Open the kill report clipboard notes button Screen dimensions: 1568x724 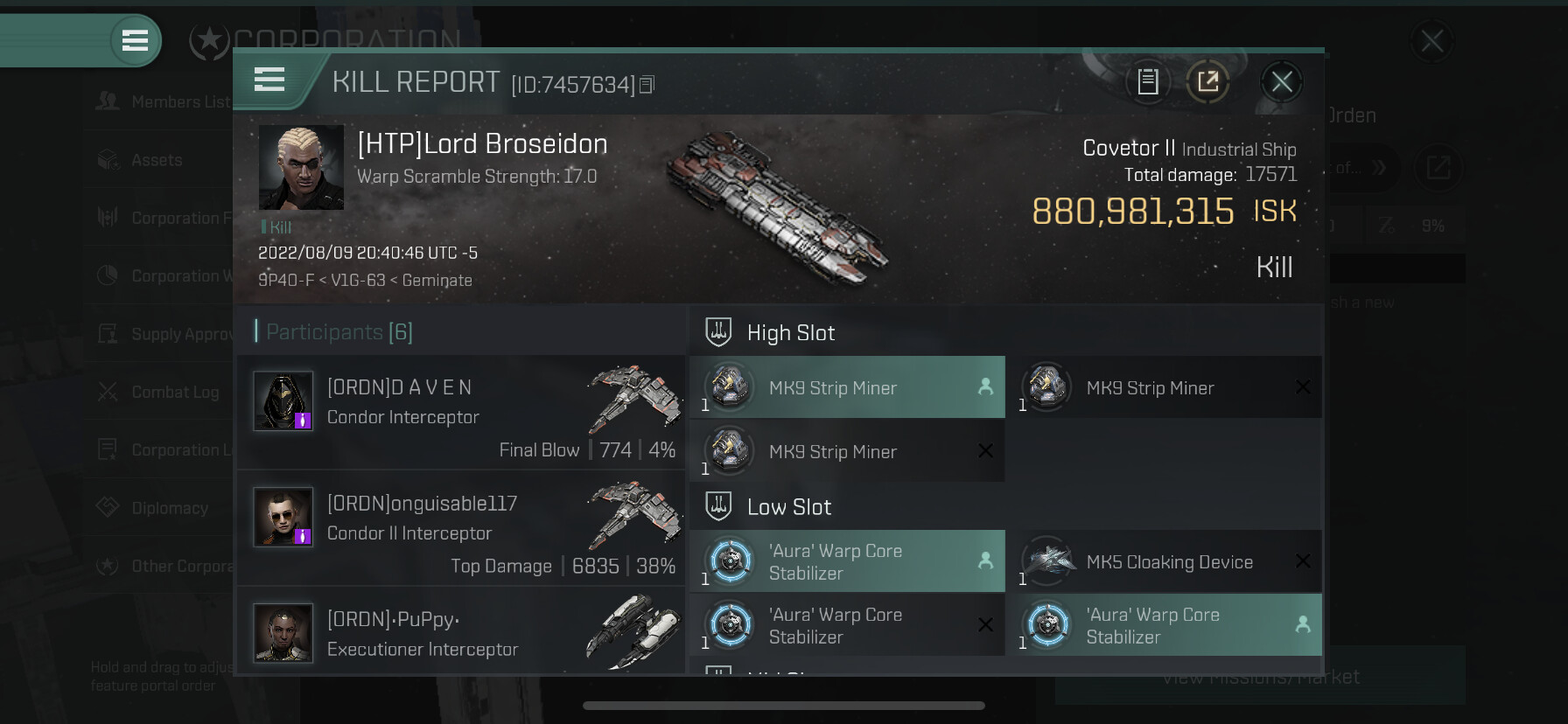coord(1148,82)
